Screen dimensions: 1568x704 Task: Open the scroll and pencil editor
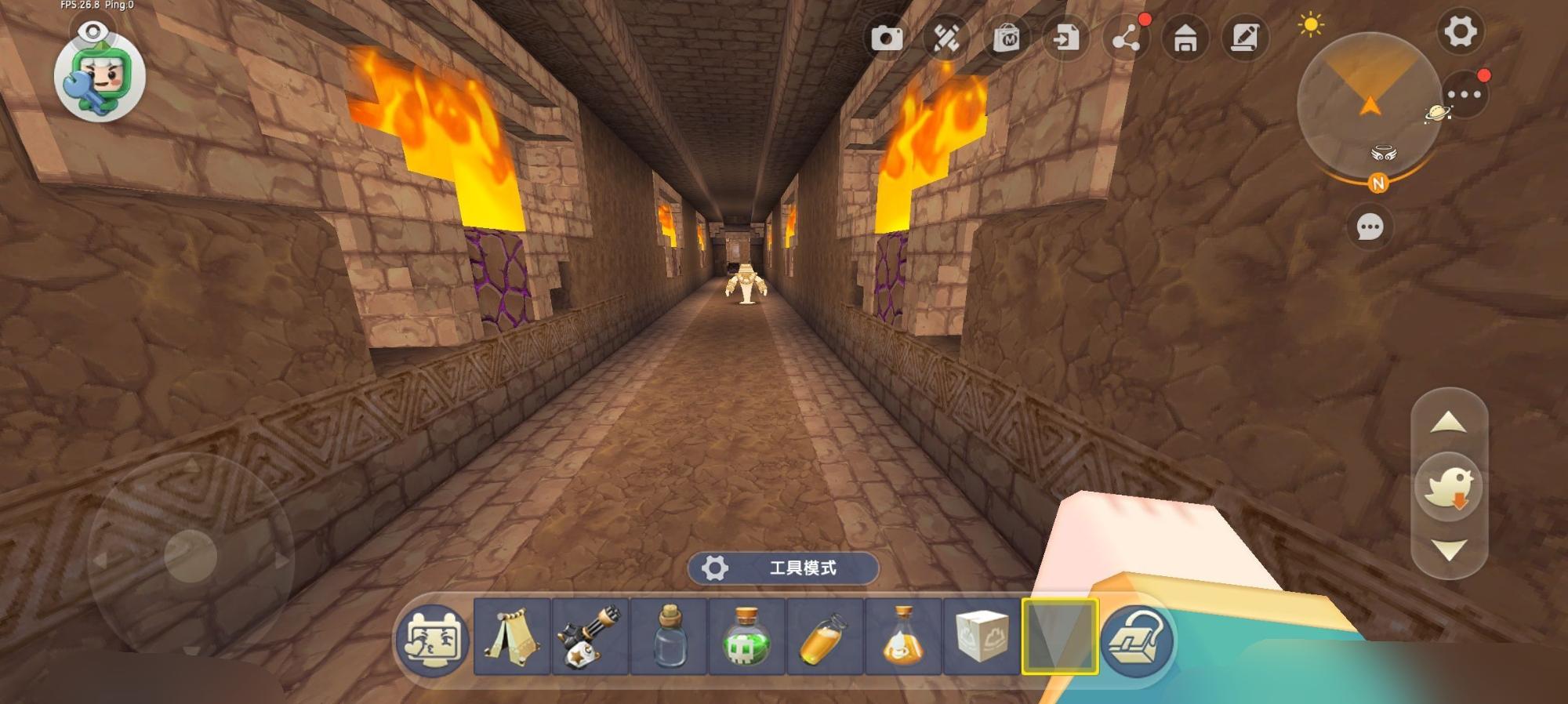pos(1245,38)
